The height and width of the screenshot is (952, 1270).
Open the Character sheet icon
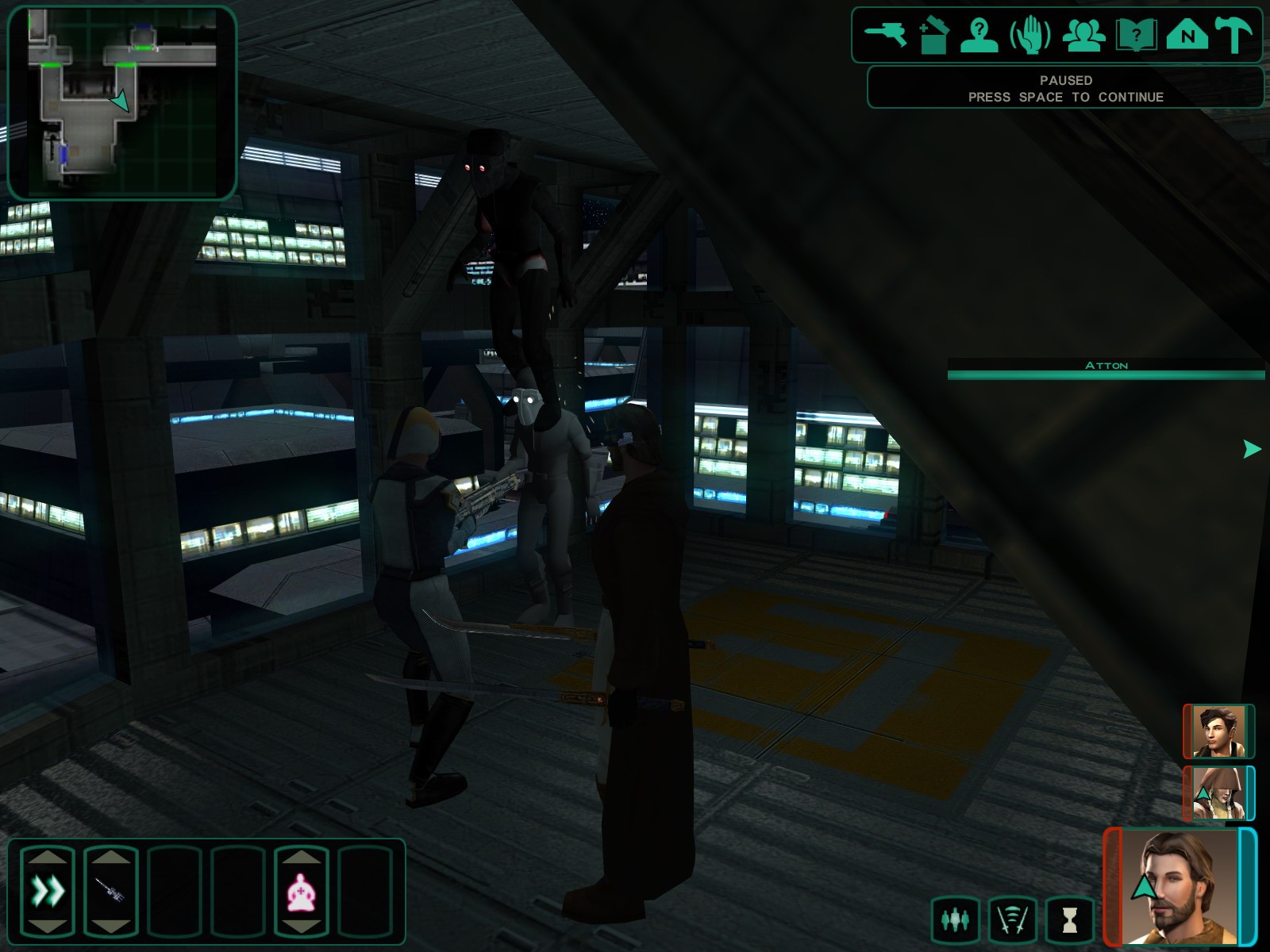click(979, 36)
